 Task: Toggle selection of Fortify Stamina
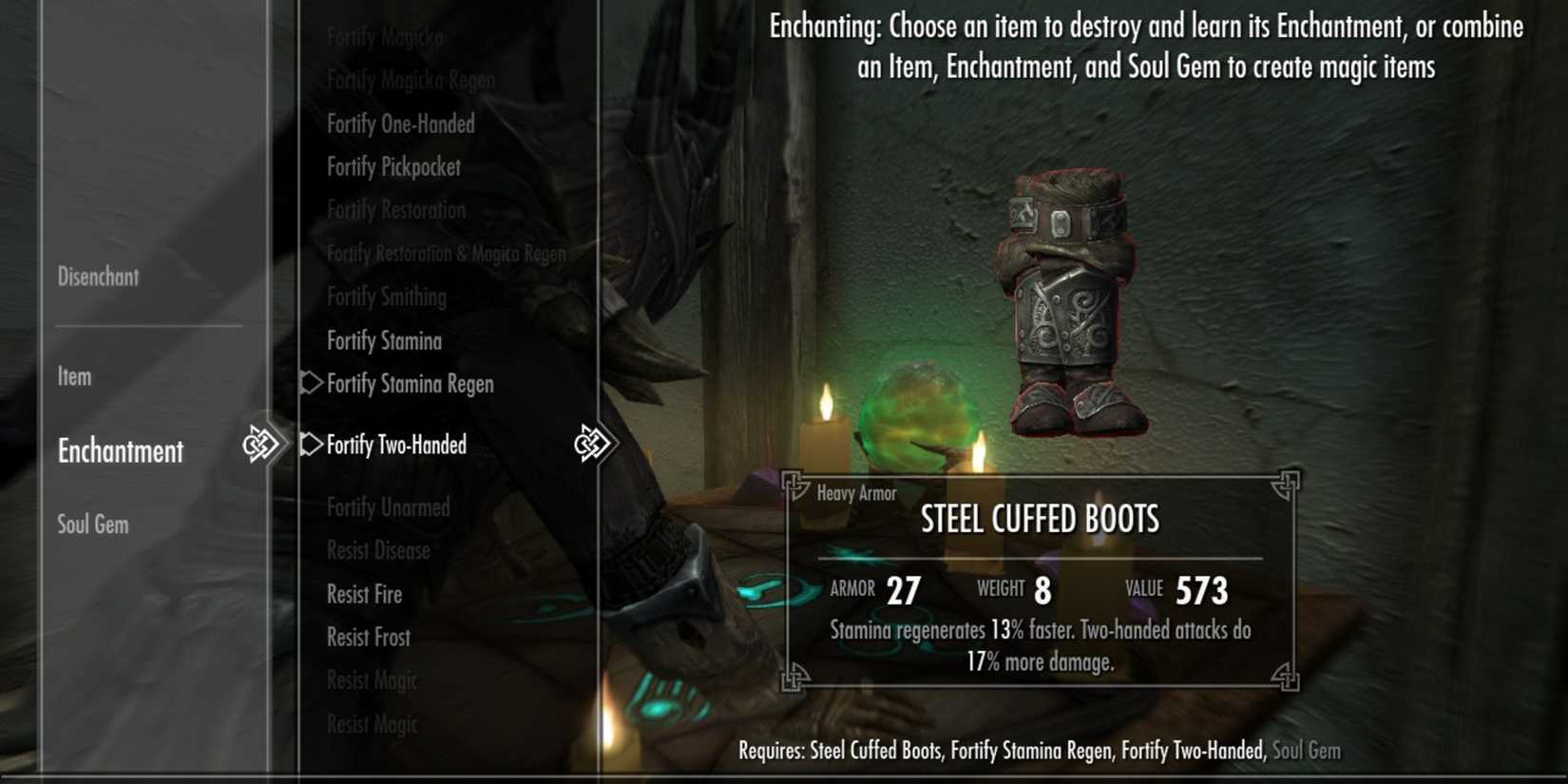pyautogui.click(x=384, y=340)
